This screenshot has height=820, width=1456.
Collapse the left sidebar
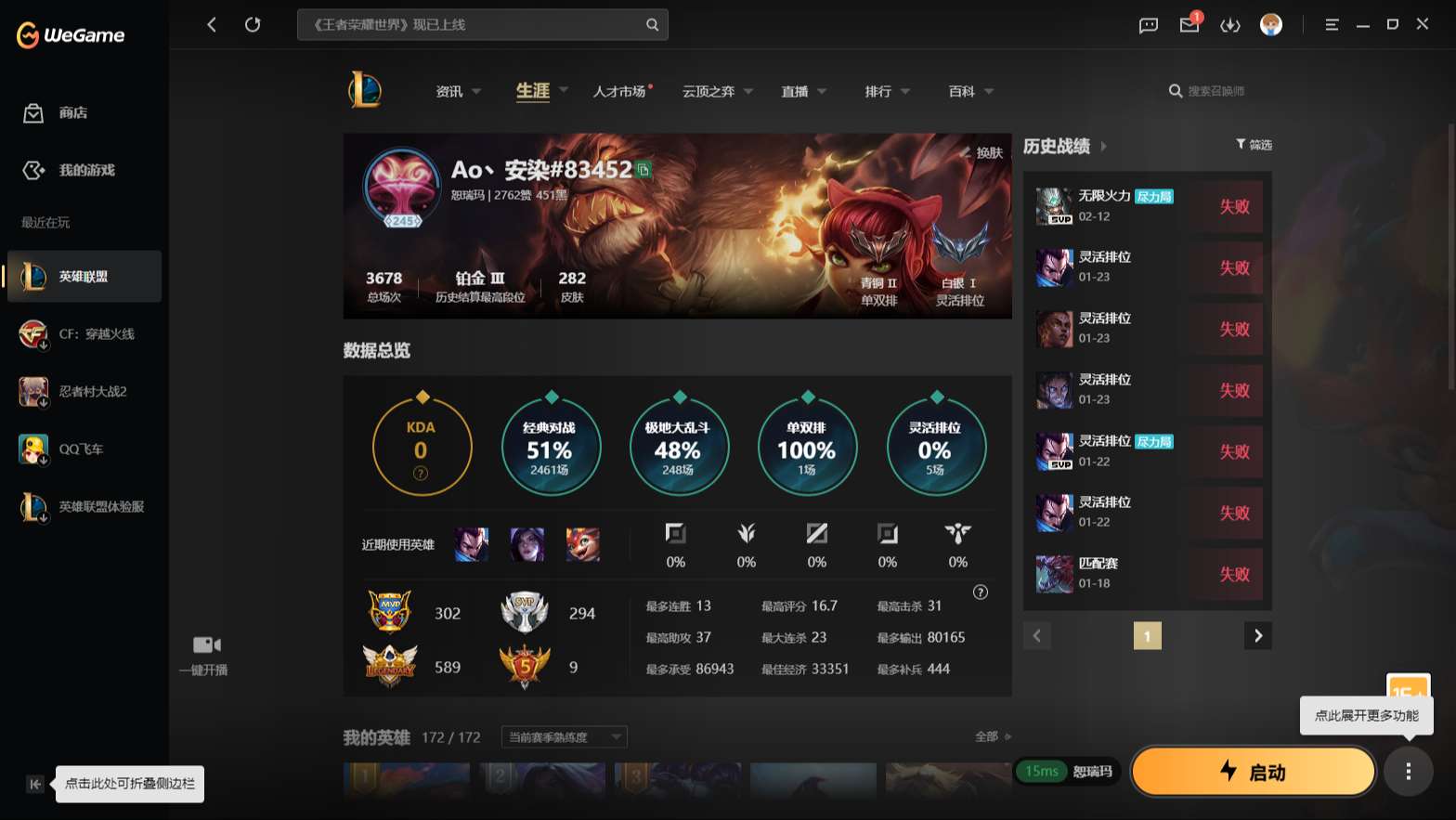point(33,784)
